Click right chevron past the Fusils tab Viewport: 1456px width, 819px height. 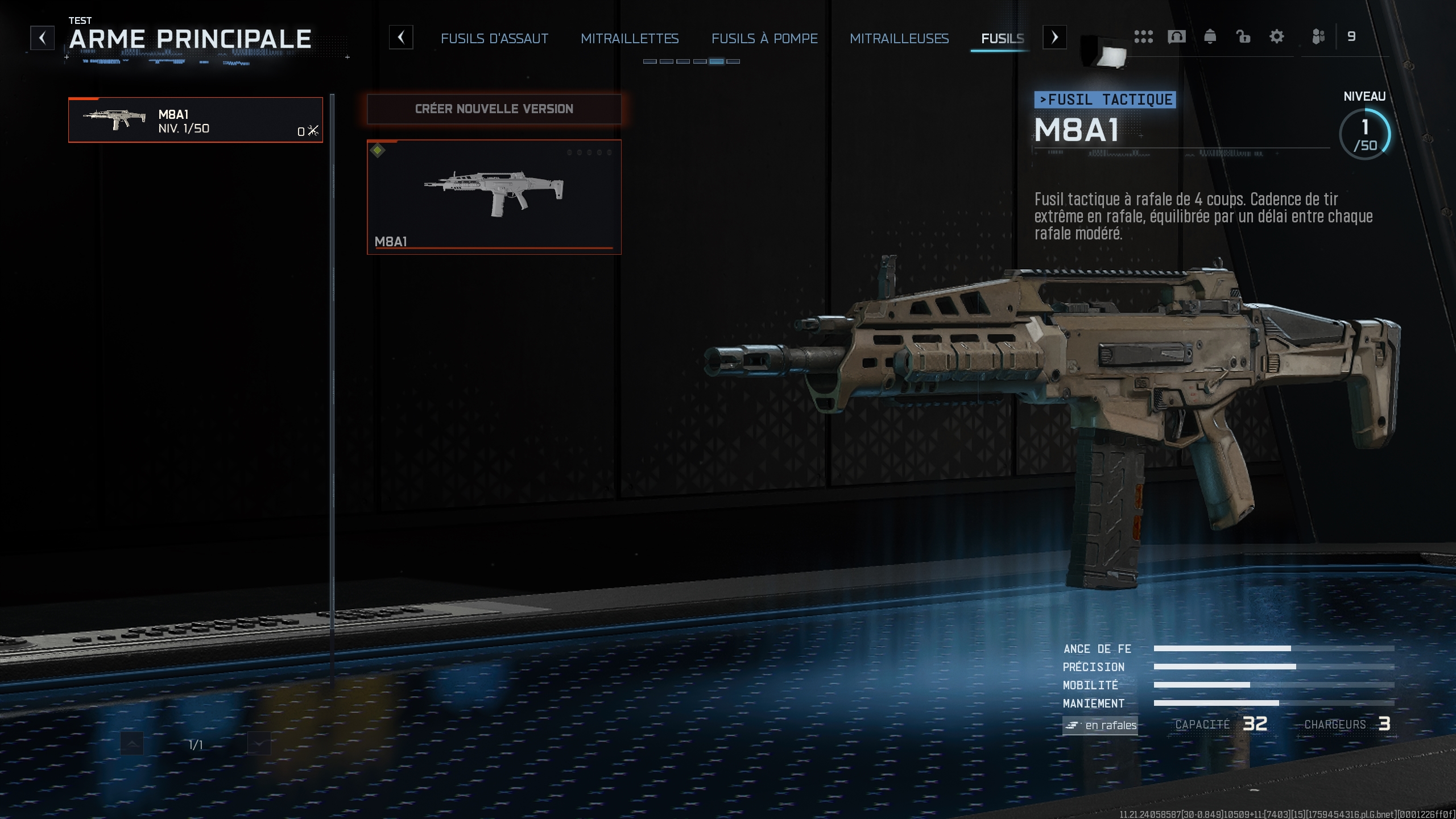1055,38
